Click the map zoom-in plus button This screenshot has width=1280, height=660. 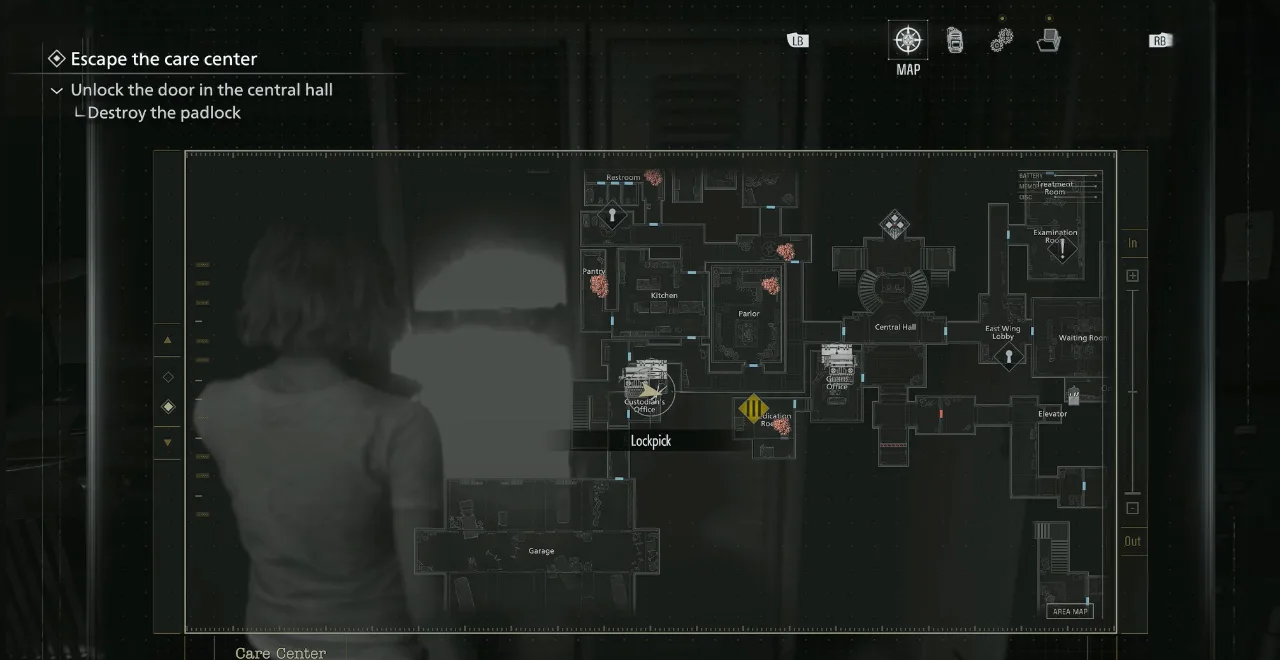click(1132, 275)
